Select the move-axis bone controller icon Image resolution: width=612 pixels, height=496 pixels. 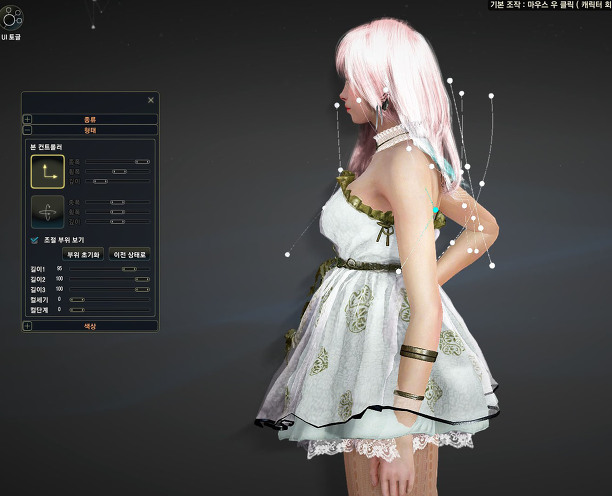pos(47,171)
